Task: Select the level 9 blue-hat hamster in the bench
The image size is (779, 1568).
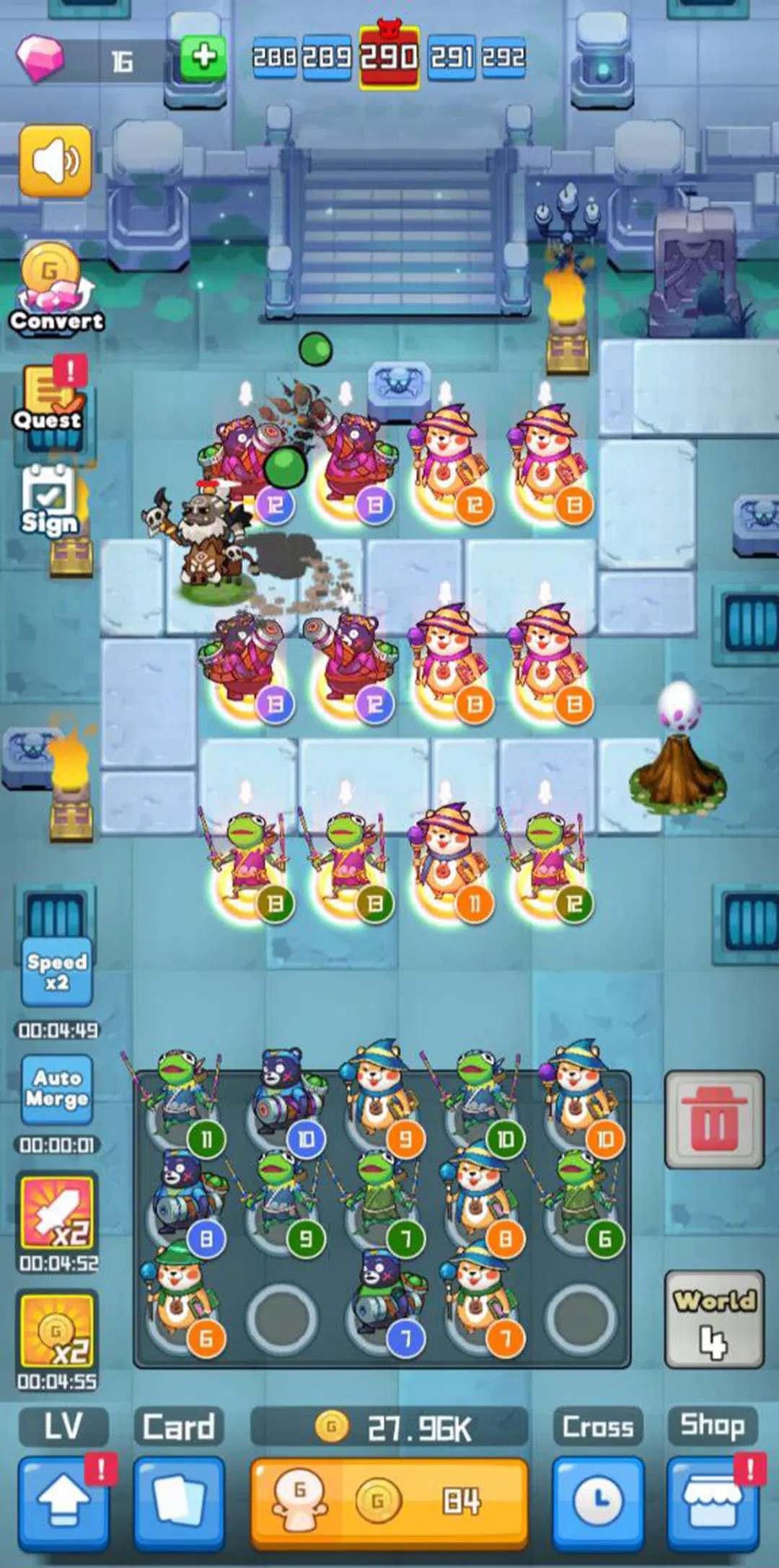Action: [x=378, y=1096]
